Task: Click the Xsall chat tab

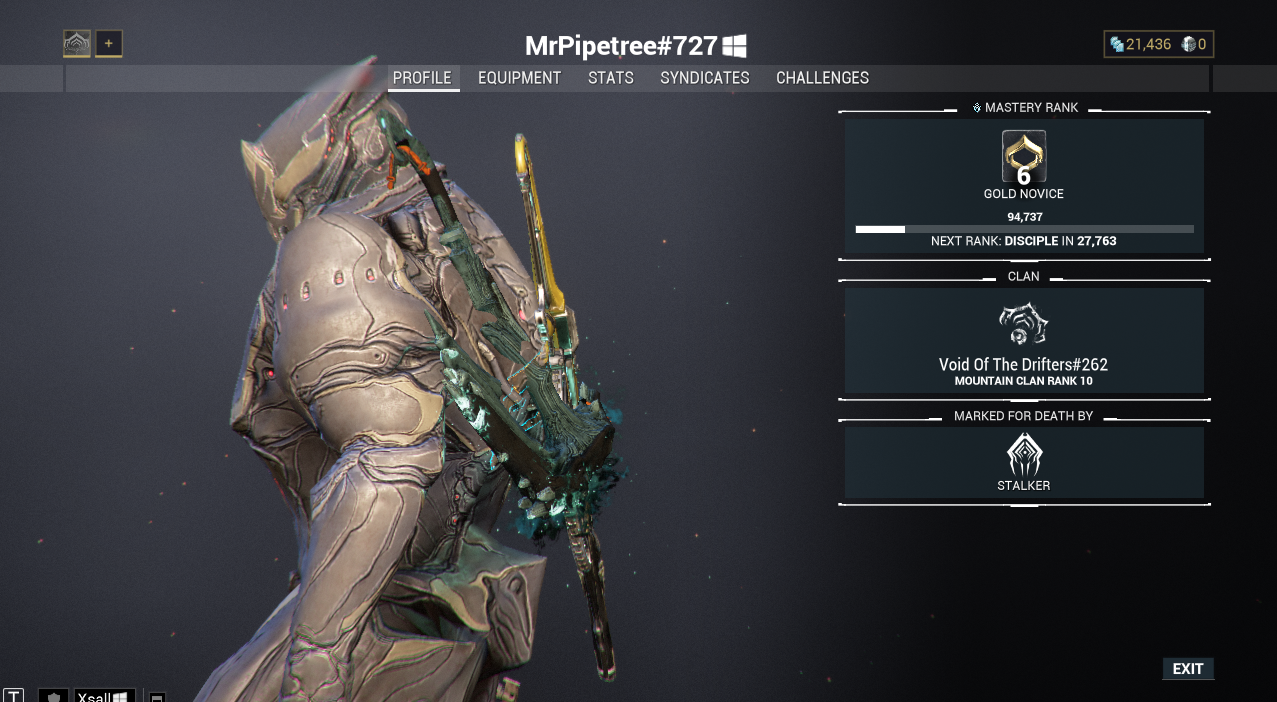Action: click(104, 695)
